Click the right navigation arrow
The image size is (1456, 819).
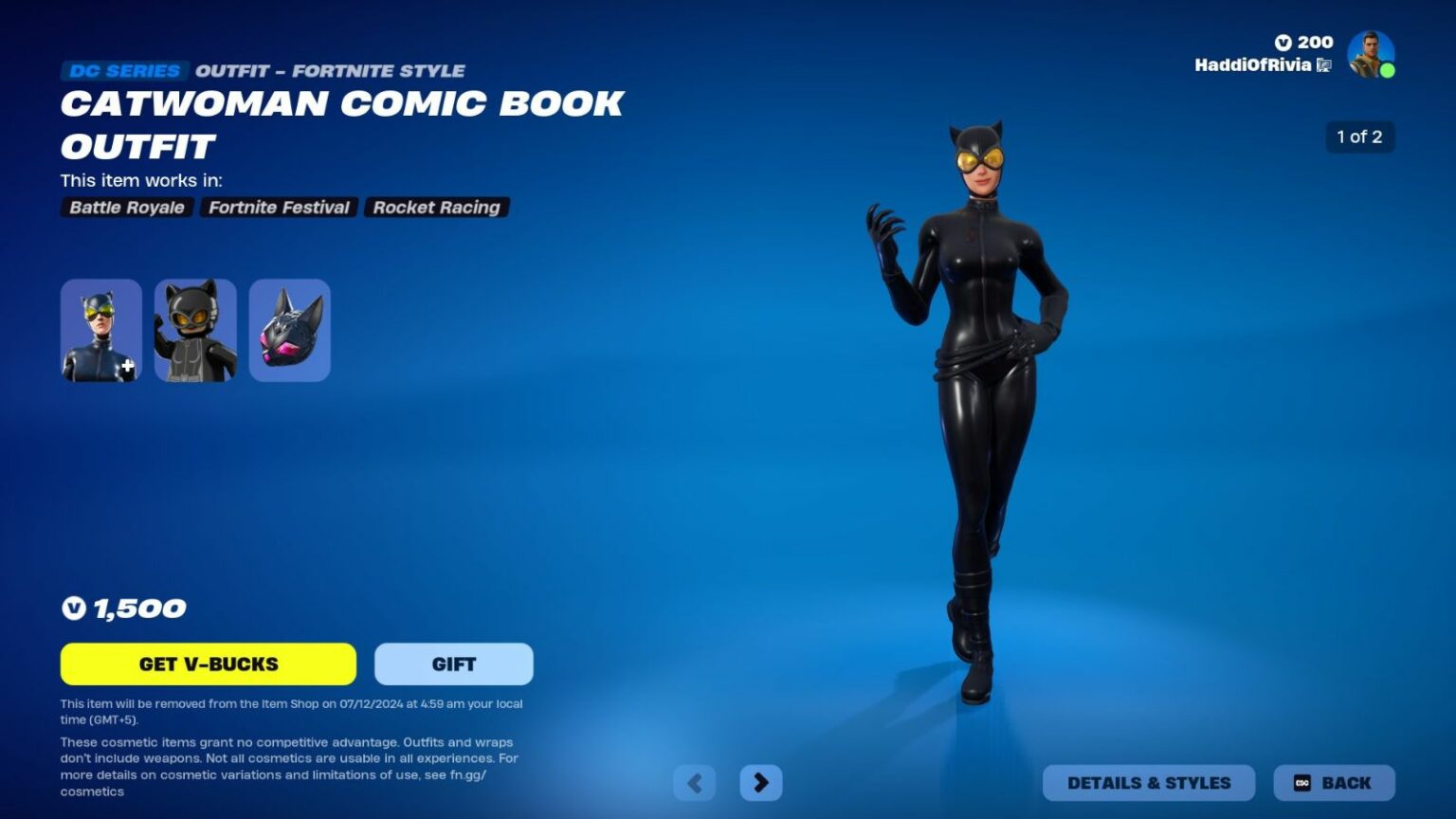[x=761, y=783]
